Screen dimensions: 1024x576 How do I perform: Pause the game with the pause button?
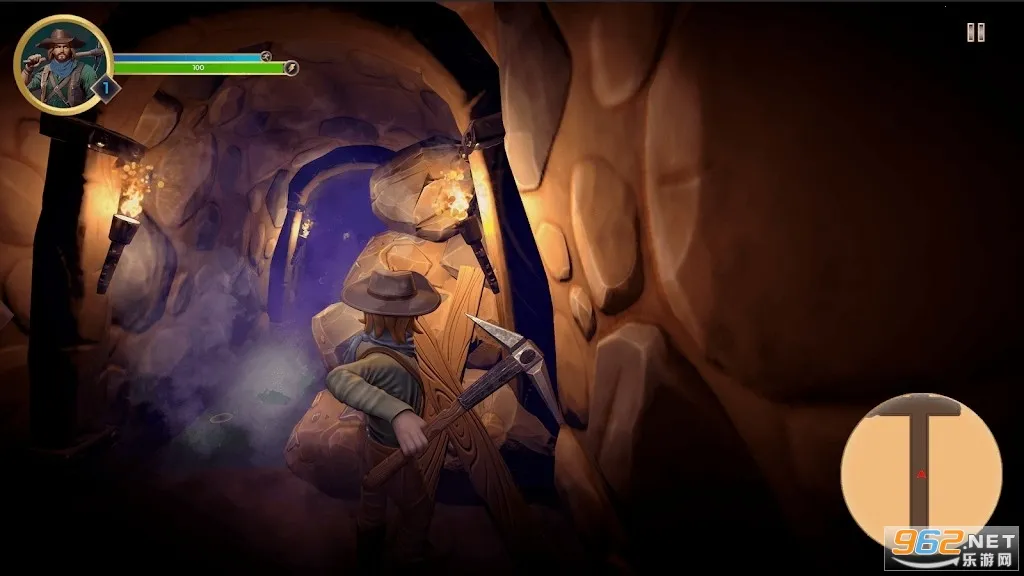[975, 33]
